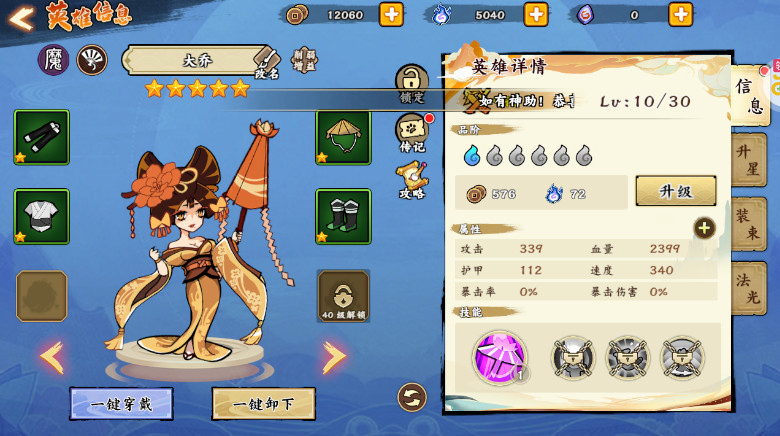Viewport: 780px width, 436px height.
Task: Click 一键穿戴 to equip all gear
Action: pyautogui.click(x=121, y=404)
